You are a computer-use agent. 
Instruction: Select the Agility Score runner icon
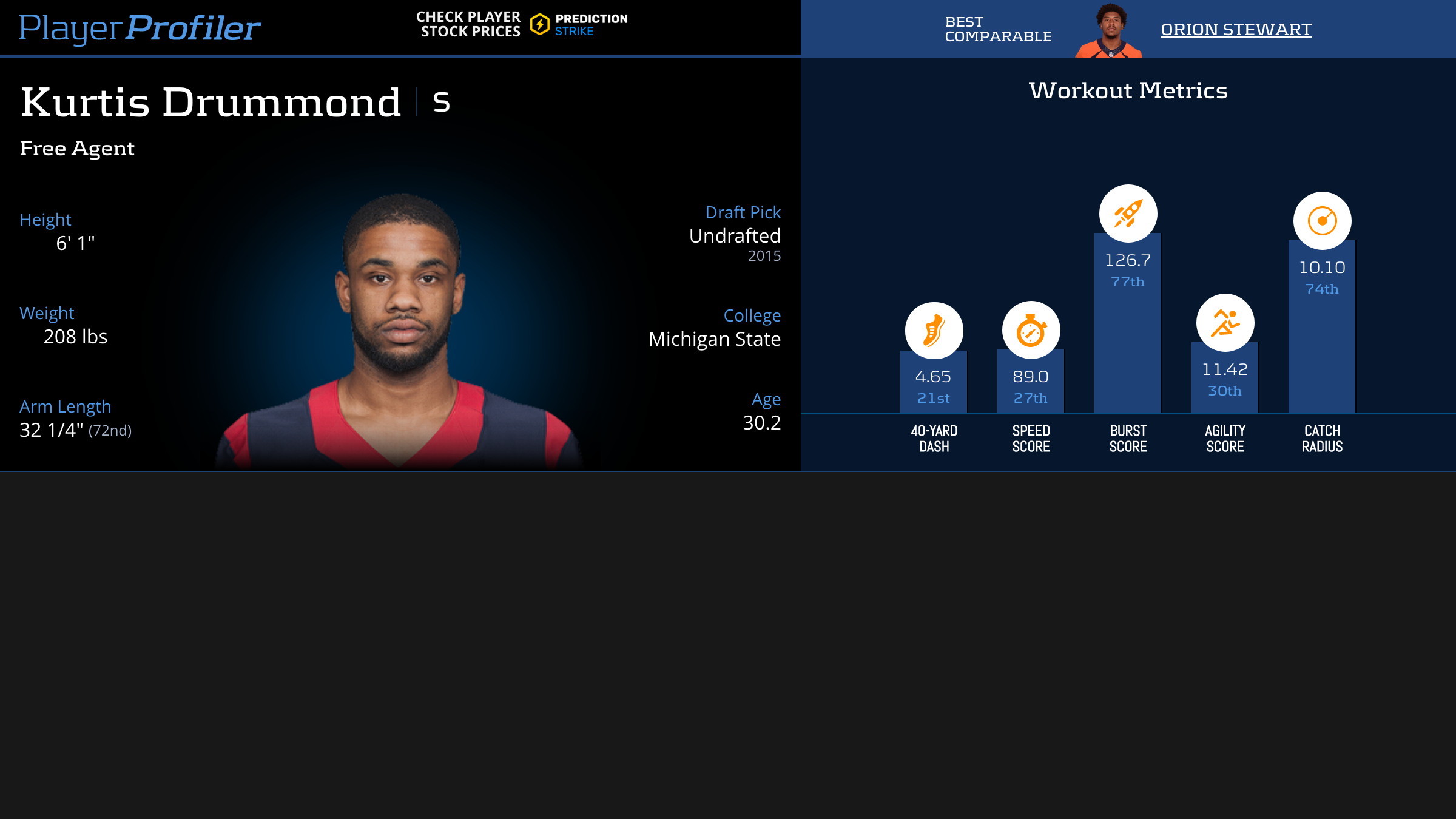coord(1225,323)
